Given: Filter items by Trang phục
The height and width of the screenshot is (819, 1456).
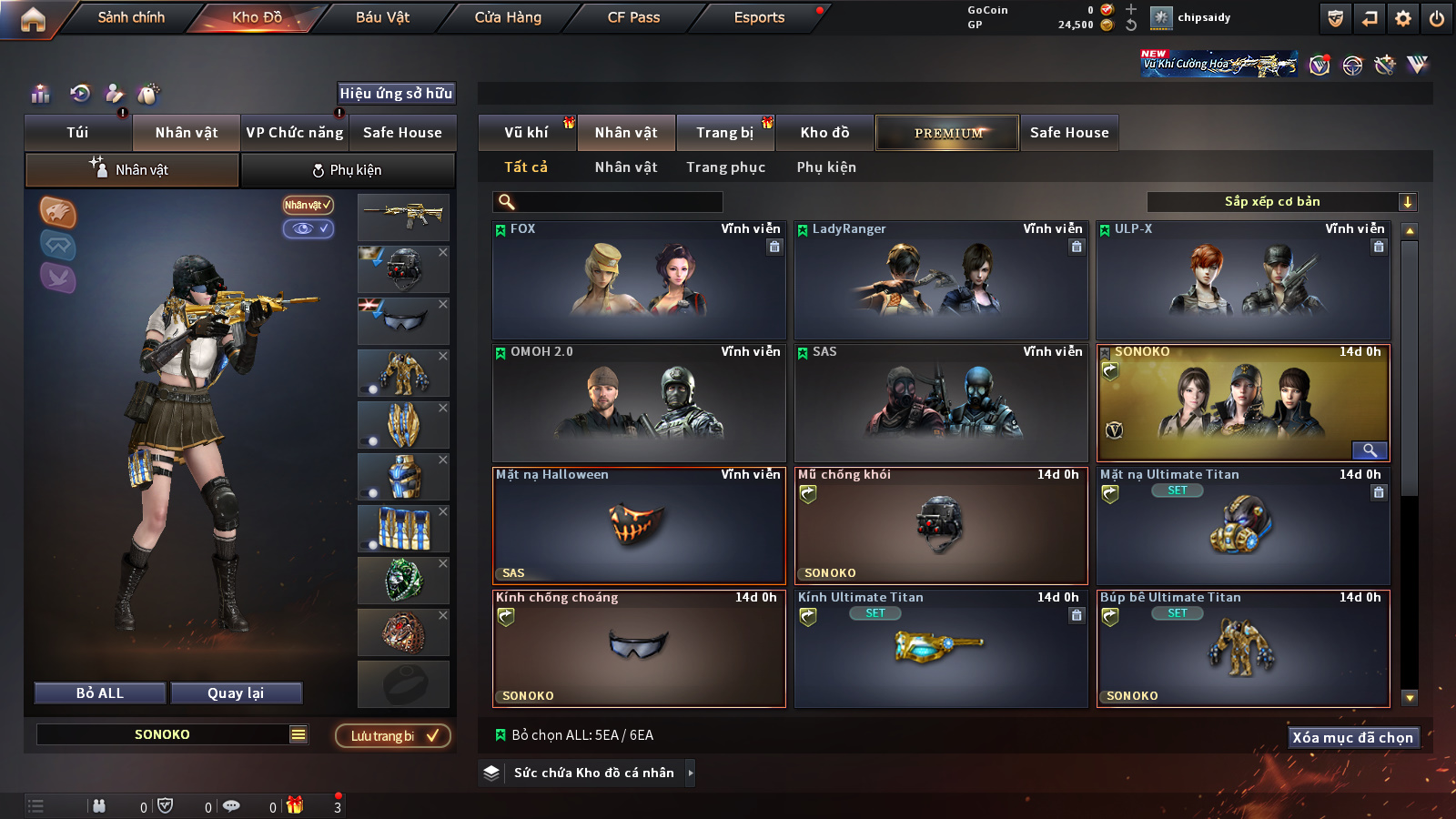Looking at the screenshot, I should pyautogui.click(x=725, y=167).
